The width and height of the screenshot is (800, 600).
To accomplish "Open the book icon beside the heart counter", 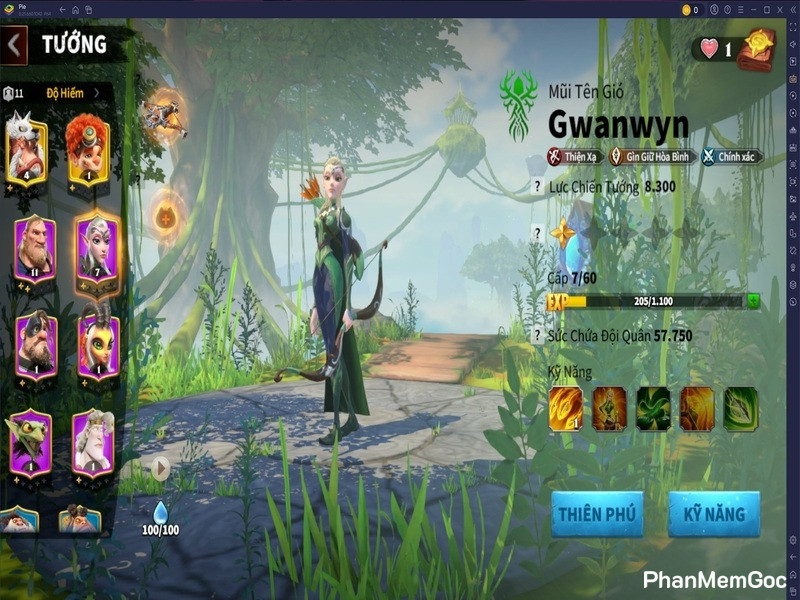I will pyautogui.click(x=756, y=50).
